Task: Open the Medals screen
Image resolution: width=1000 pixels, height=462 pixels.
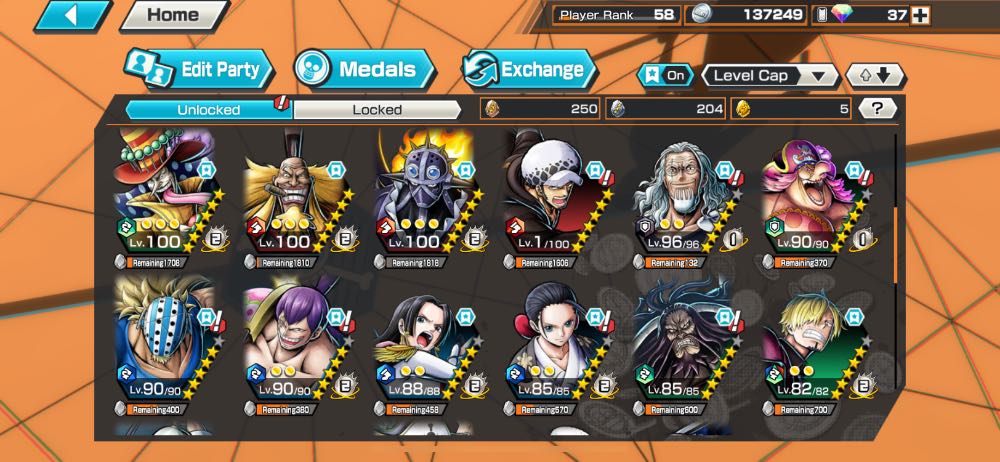Action: [365, 69]
